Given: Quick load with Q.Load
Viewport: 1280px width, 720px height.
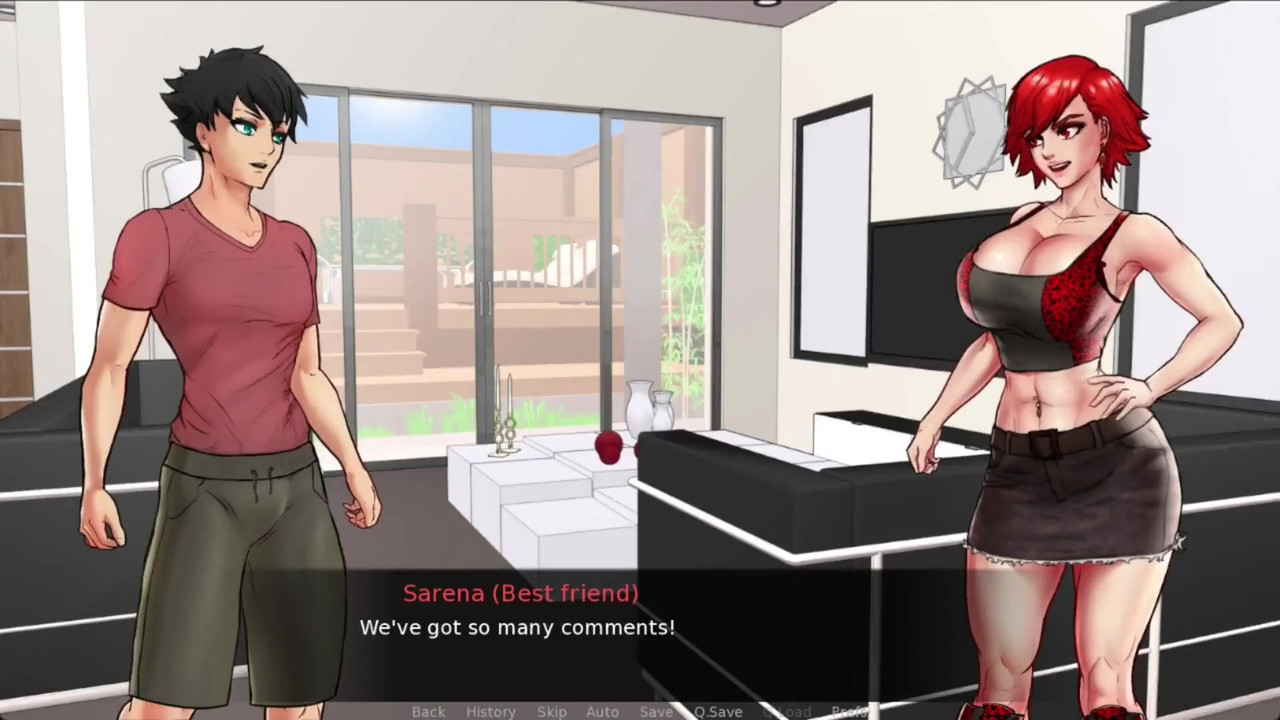Looking at the screenshot, I should pyautogui.click(x=786, y=711).
